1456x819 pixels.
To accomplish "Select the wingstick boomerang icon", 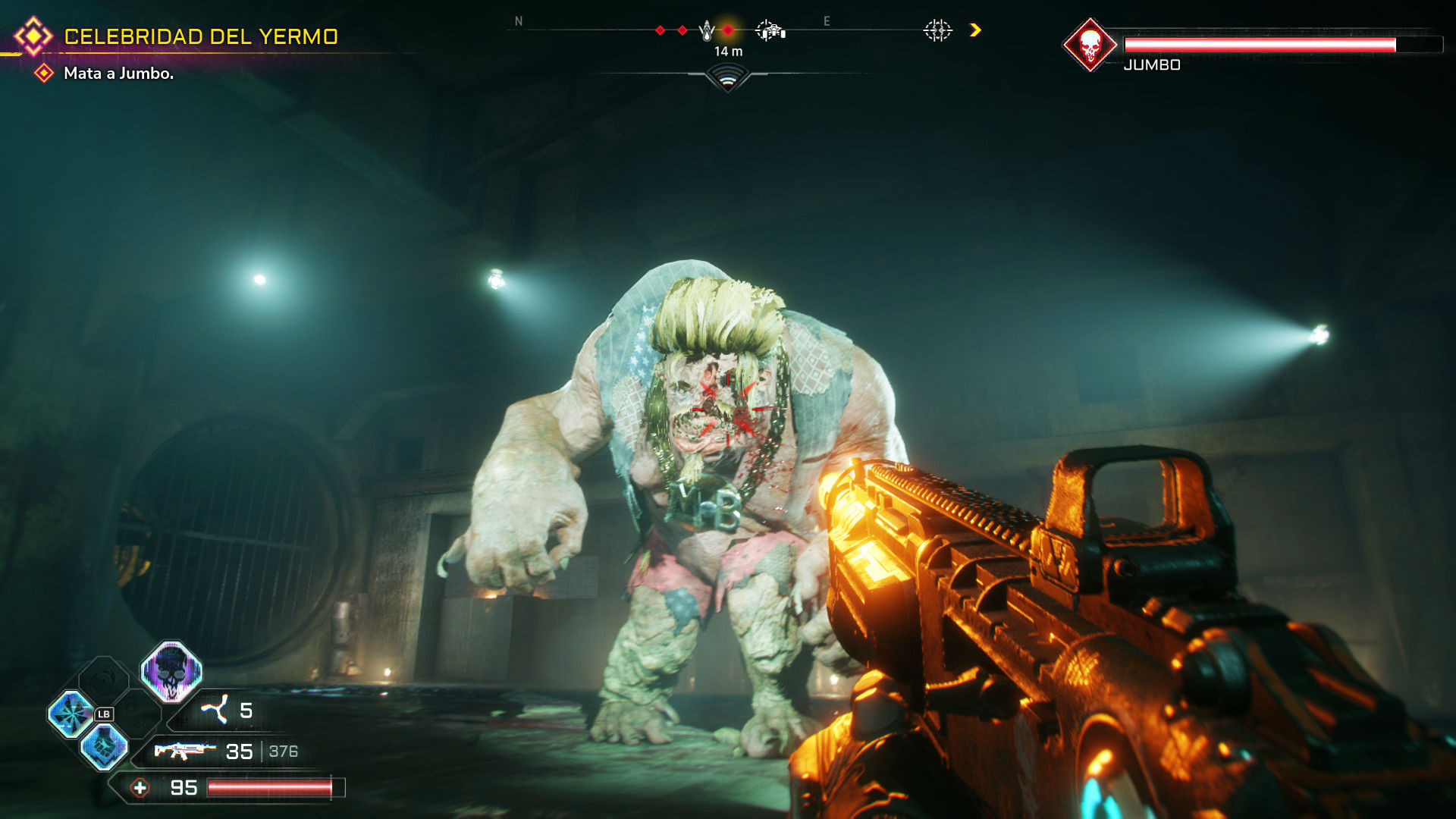I will 215,710.
